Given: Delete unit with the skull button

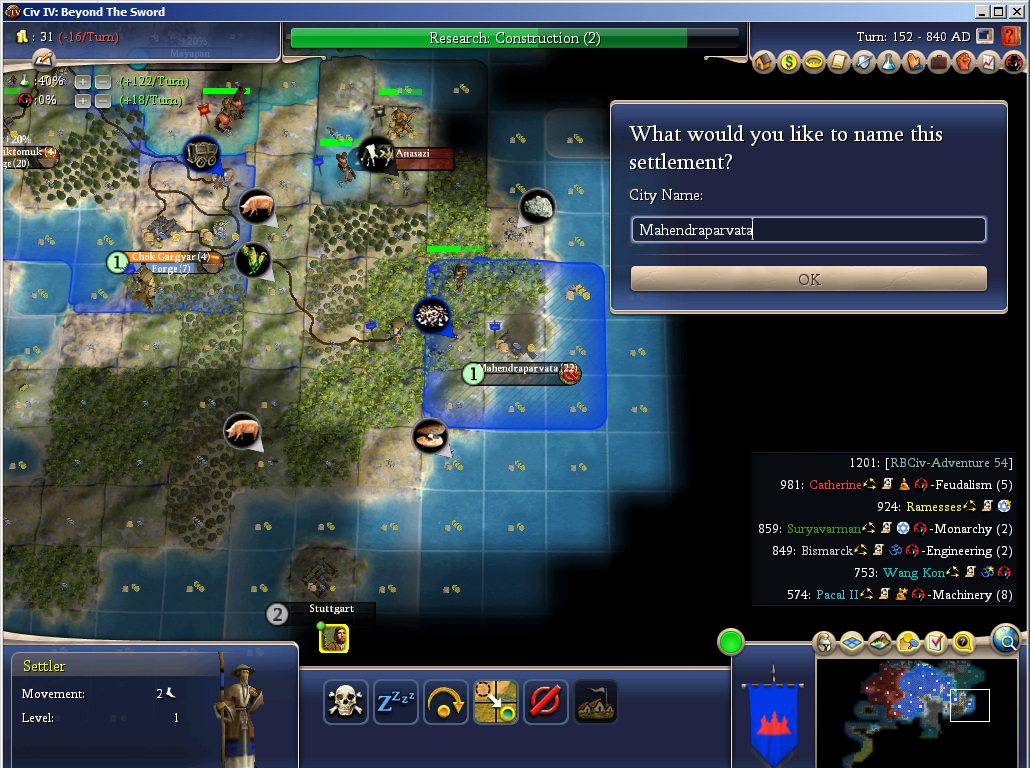Looking at the screenshot, I should [x=346, y=702].
